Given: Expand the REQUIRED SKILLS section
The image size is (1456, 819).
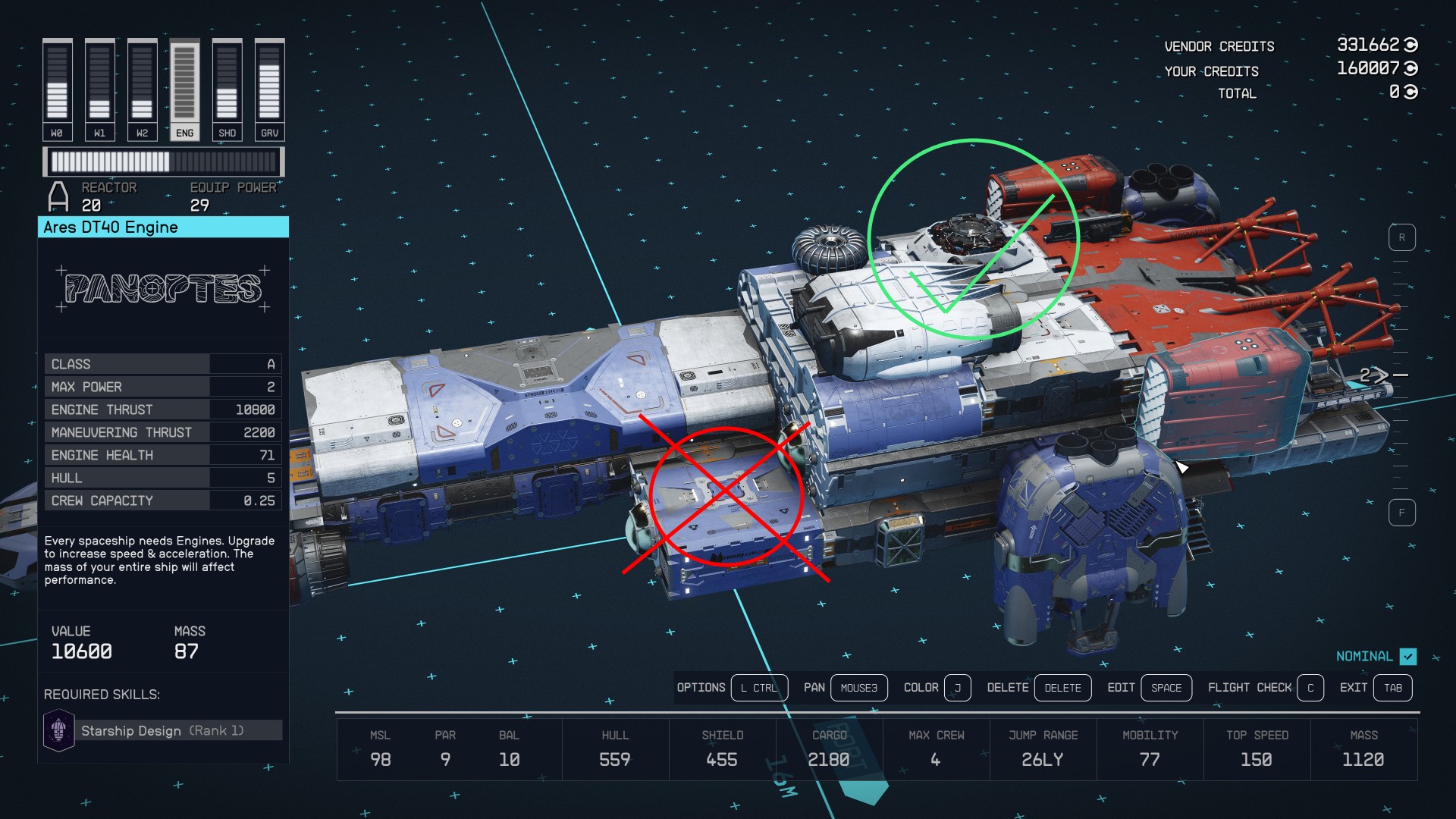Looking at the screenshot, I should (102, 694).
